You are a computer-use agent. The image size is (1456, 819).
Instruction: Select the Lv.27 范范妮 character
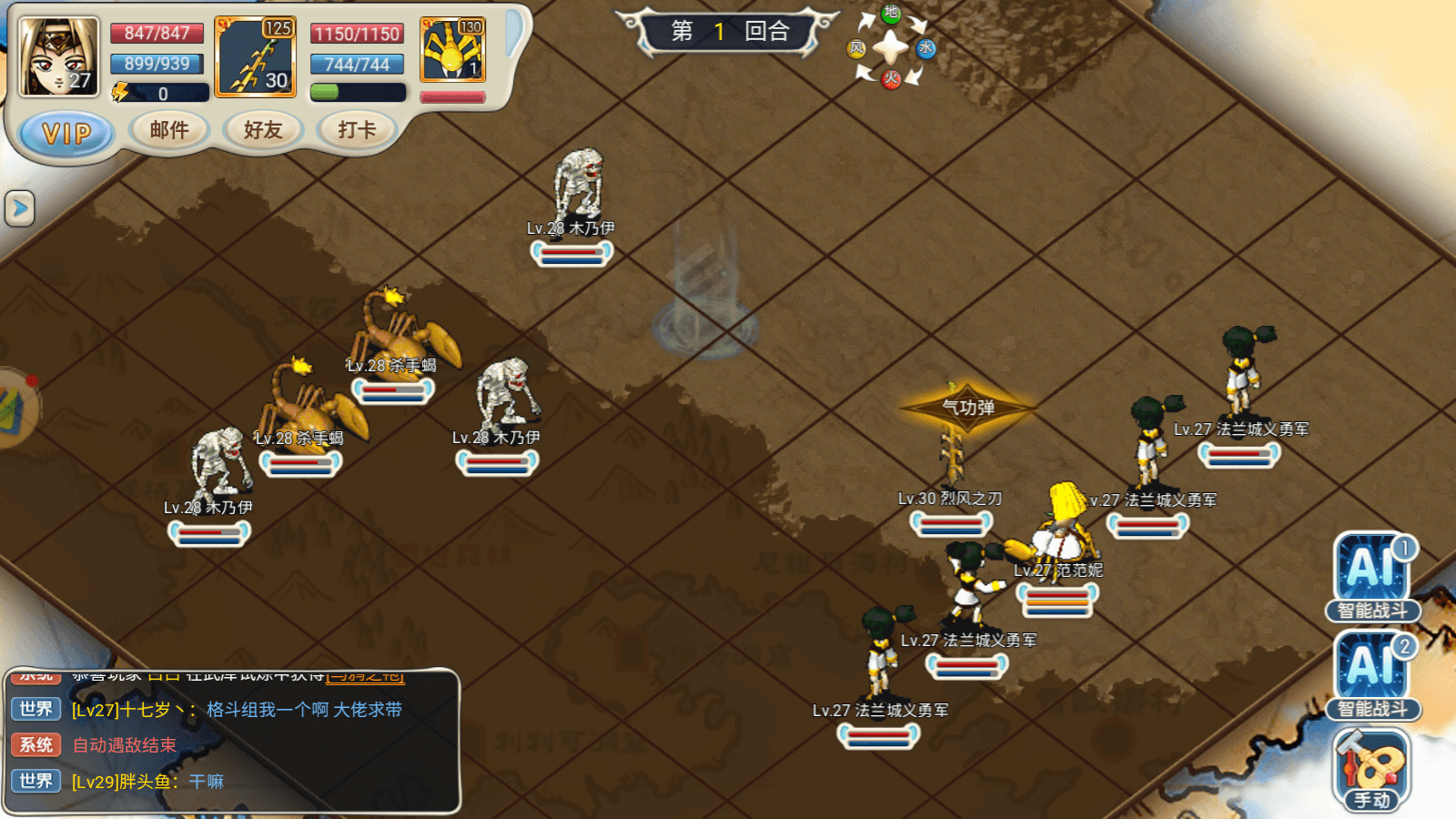pyautogui.click(x=1062, y=528)
